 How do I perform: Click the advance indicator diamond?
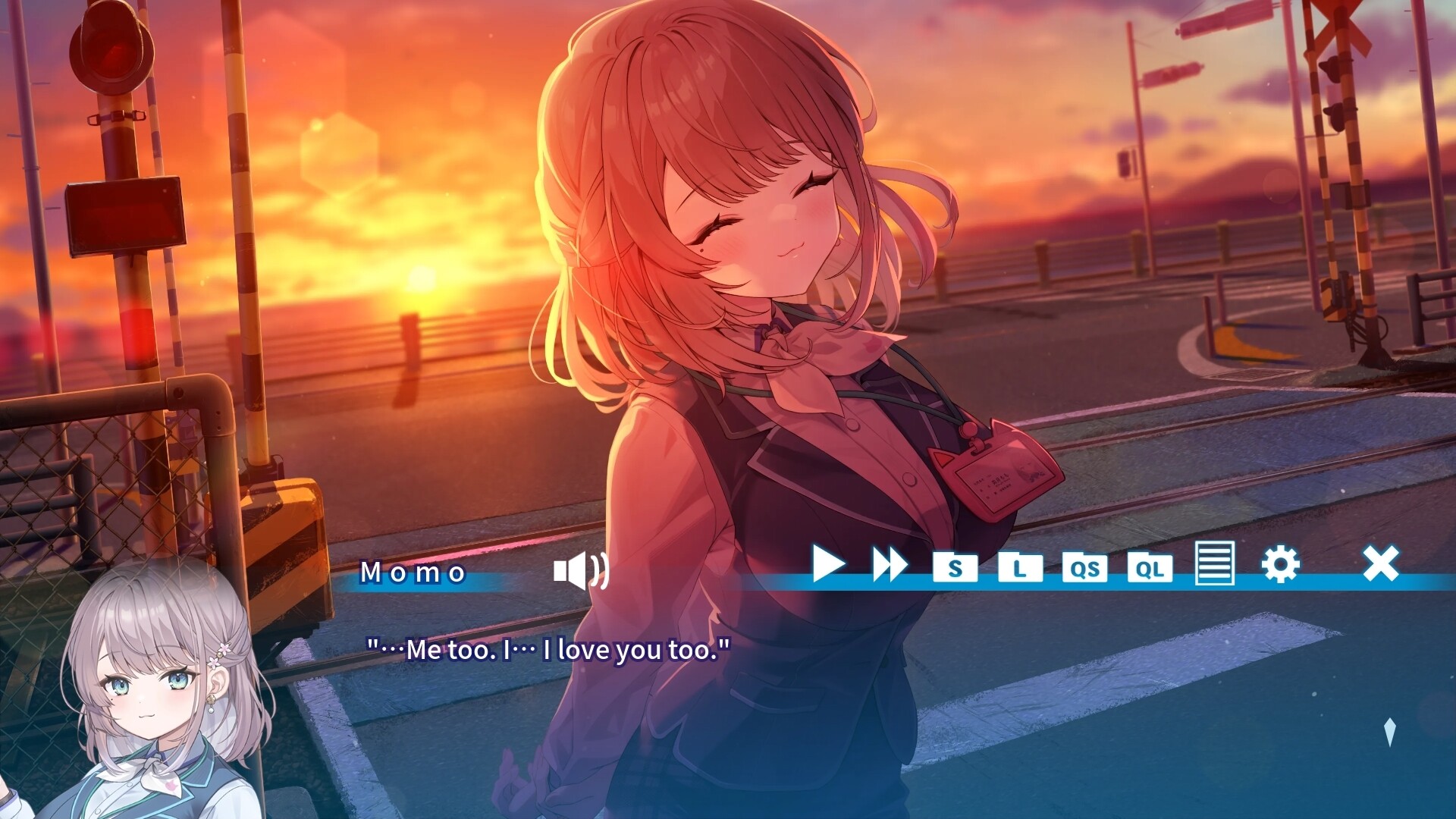(x=1389, y=732)
